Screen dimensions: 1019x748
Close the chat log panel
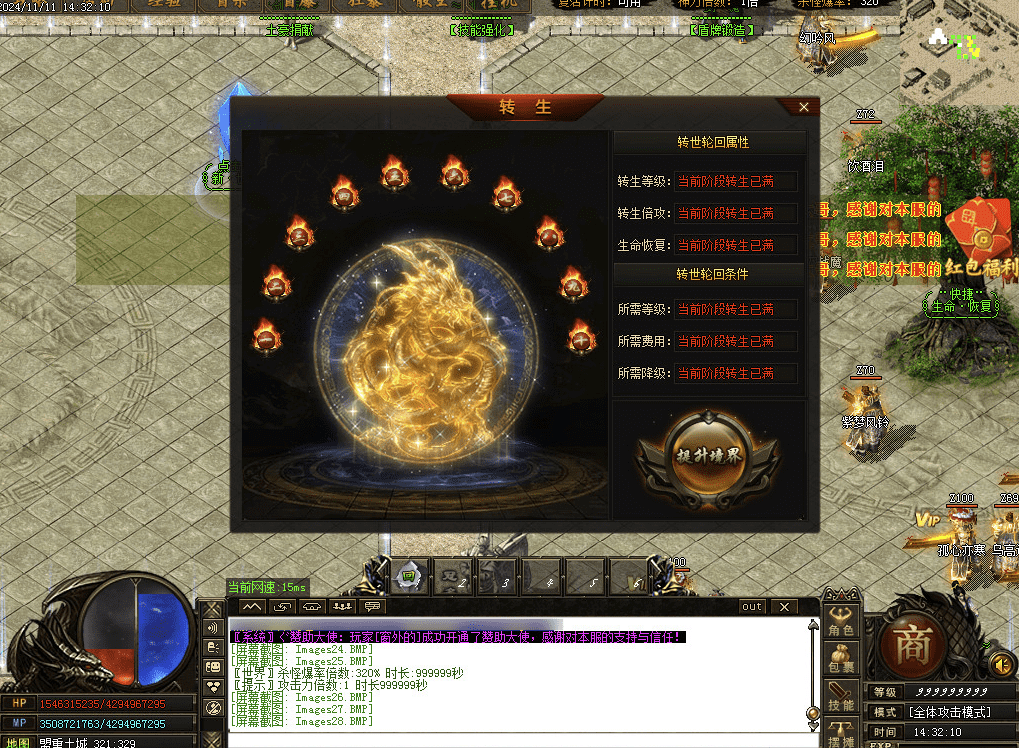coord(784,607)
